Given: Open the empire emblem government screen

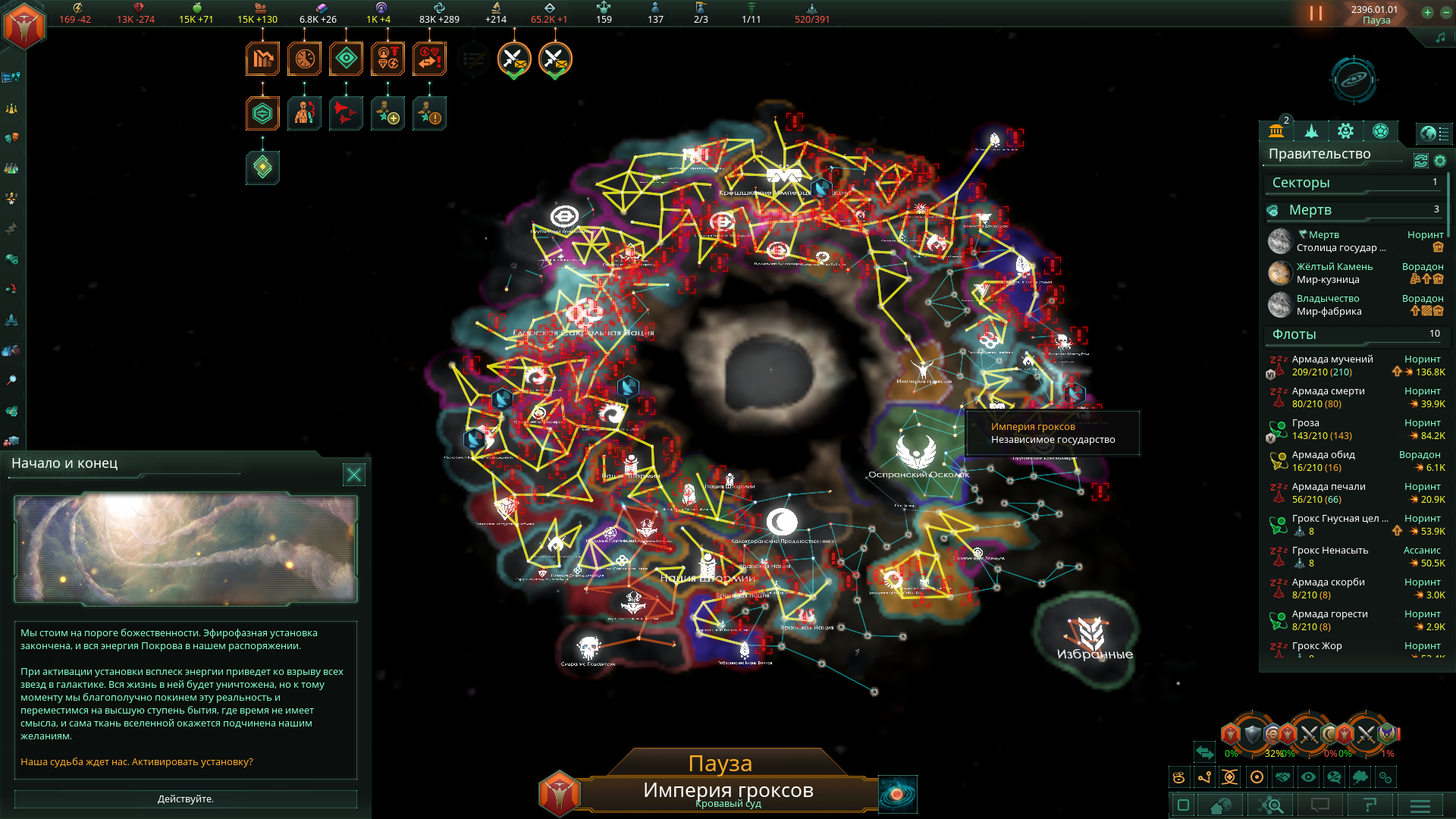Looking at the screenshot, I should pyautogui.click(x=24, y=24).
